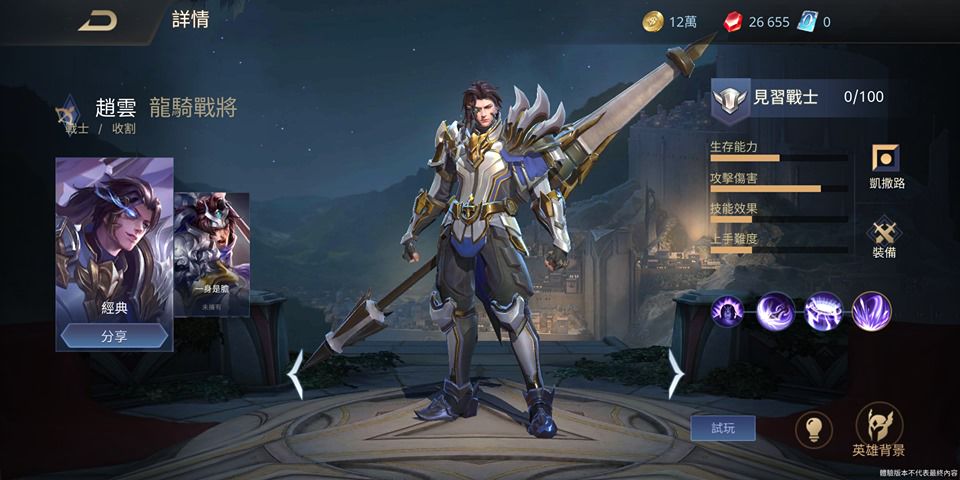
Task: Tap the gold coin currency icon
Action: pyautogui.click(x=652, y=22)
